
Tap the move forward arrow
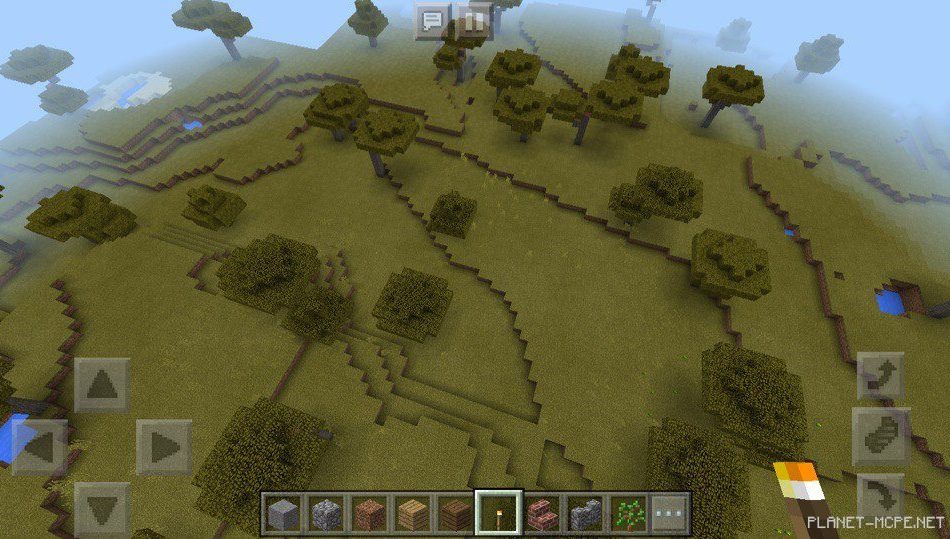click(x=102, y=384)
